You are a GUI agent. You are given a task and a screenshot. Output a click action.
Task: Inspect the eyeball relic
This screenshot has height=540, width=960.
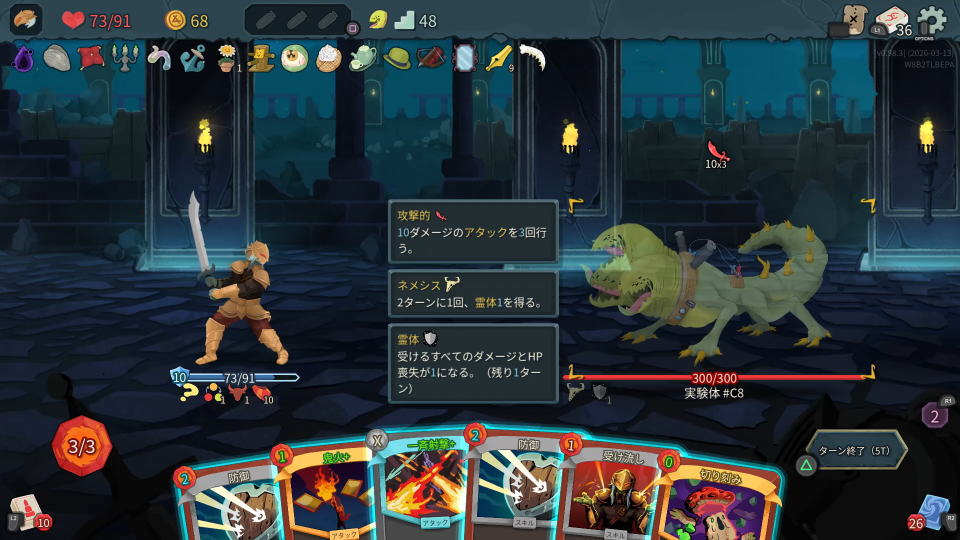[x=295, y=59]
